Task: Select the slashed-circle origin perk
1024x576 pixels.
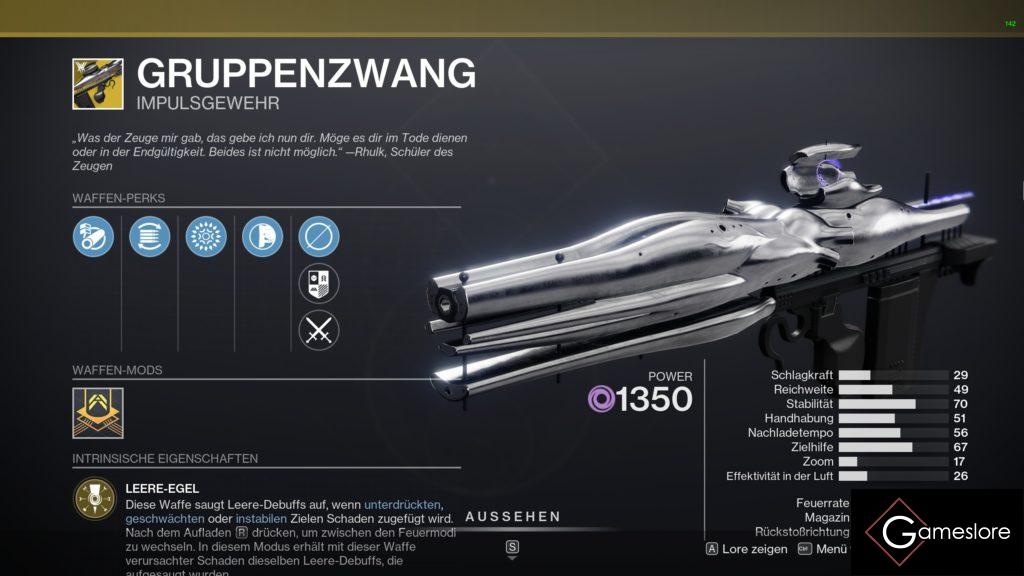Action: 319,237
